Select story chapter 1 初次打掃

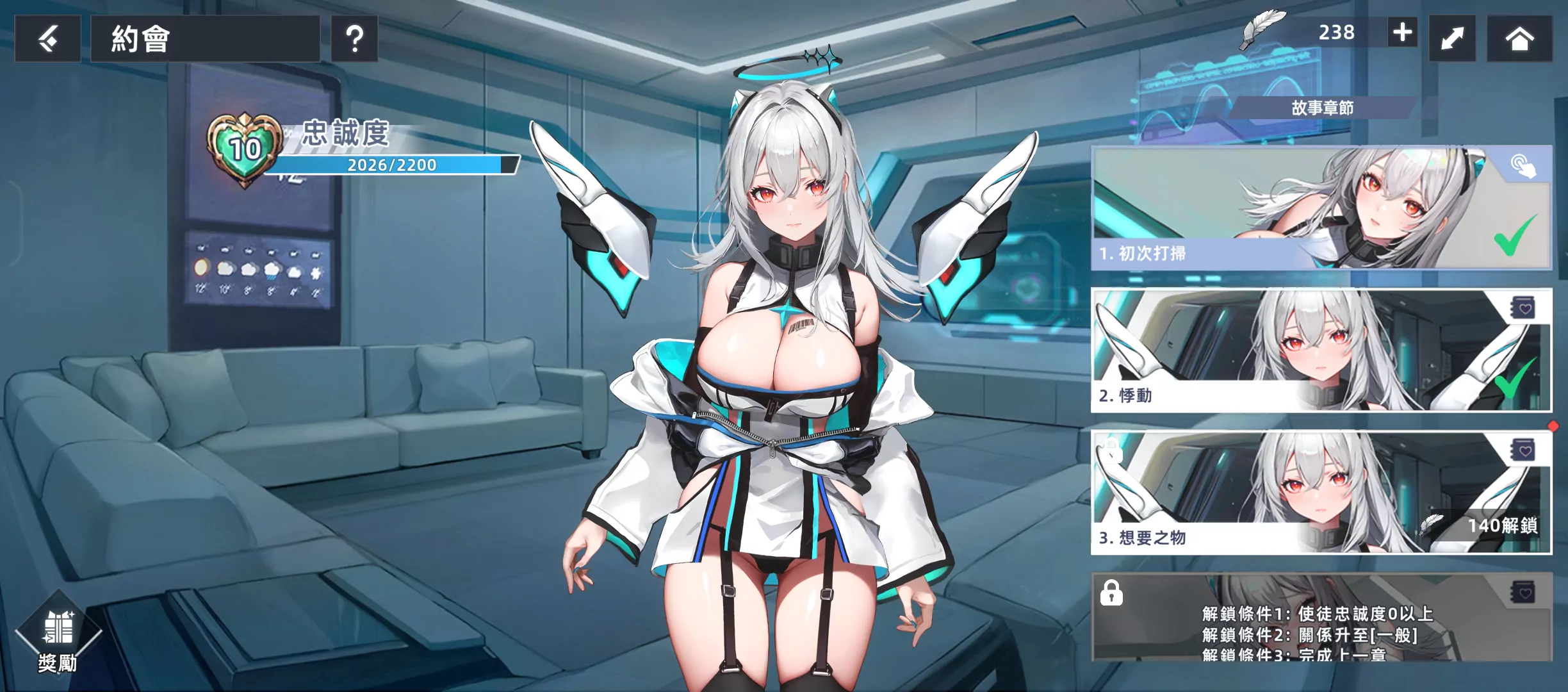[x=1321, y=208]
